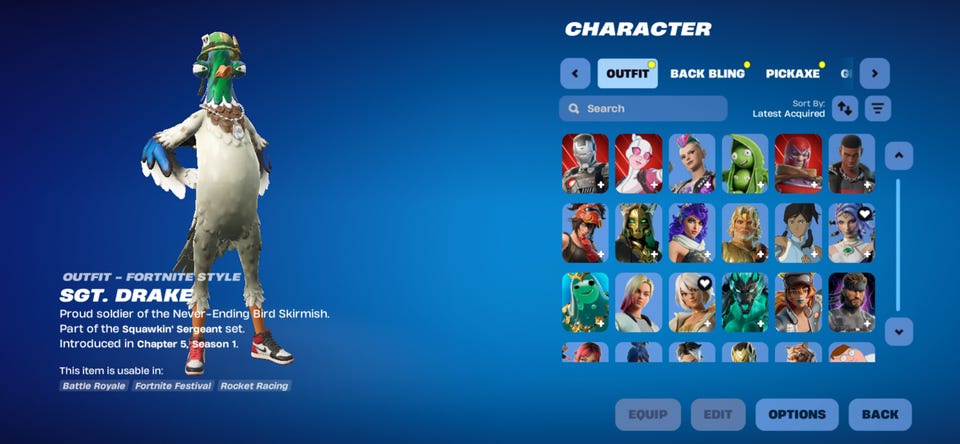Go back with the Back button
Viewport: 960px width, 444px height.
[880, 414]
